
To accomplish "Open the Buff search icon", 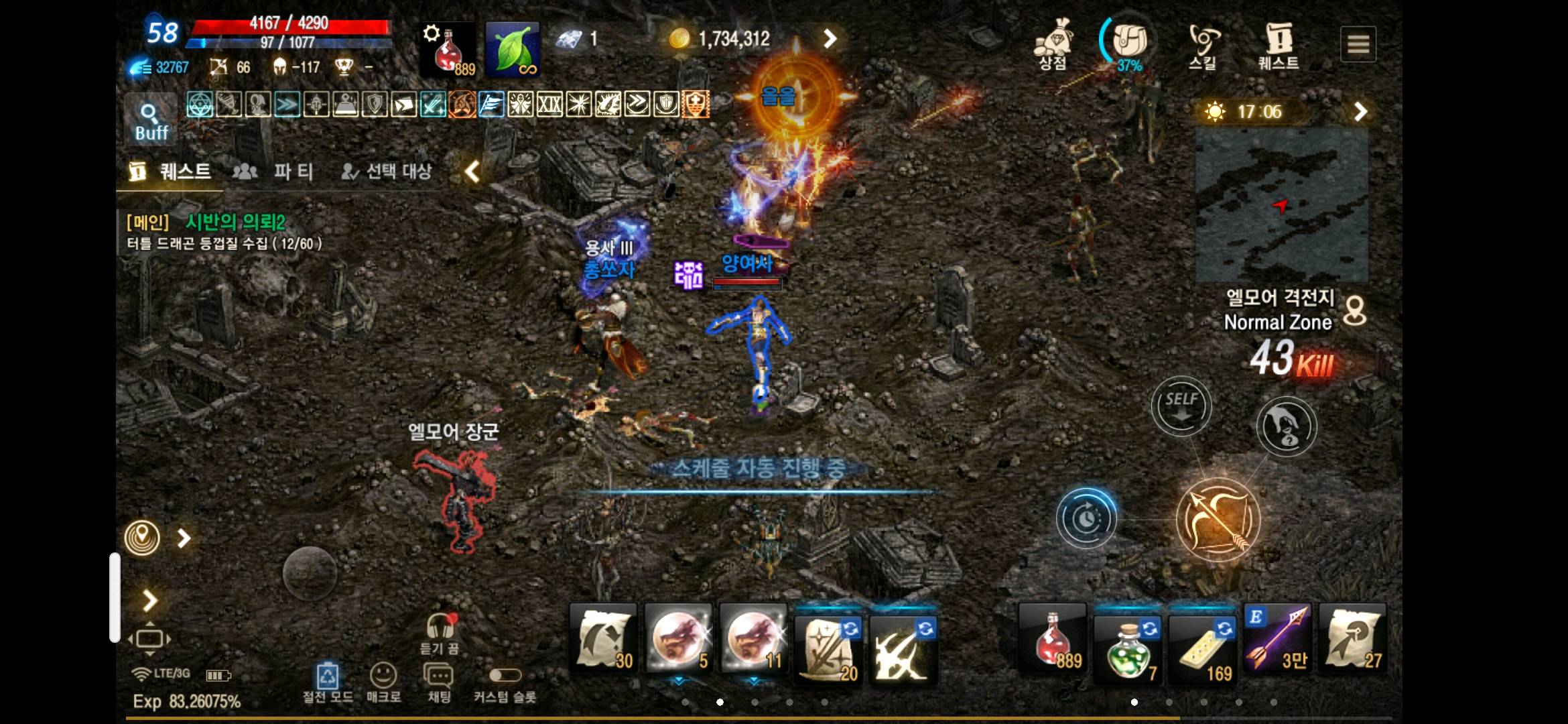I will pyautogui.click(x=150, y=117).
